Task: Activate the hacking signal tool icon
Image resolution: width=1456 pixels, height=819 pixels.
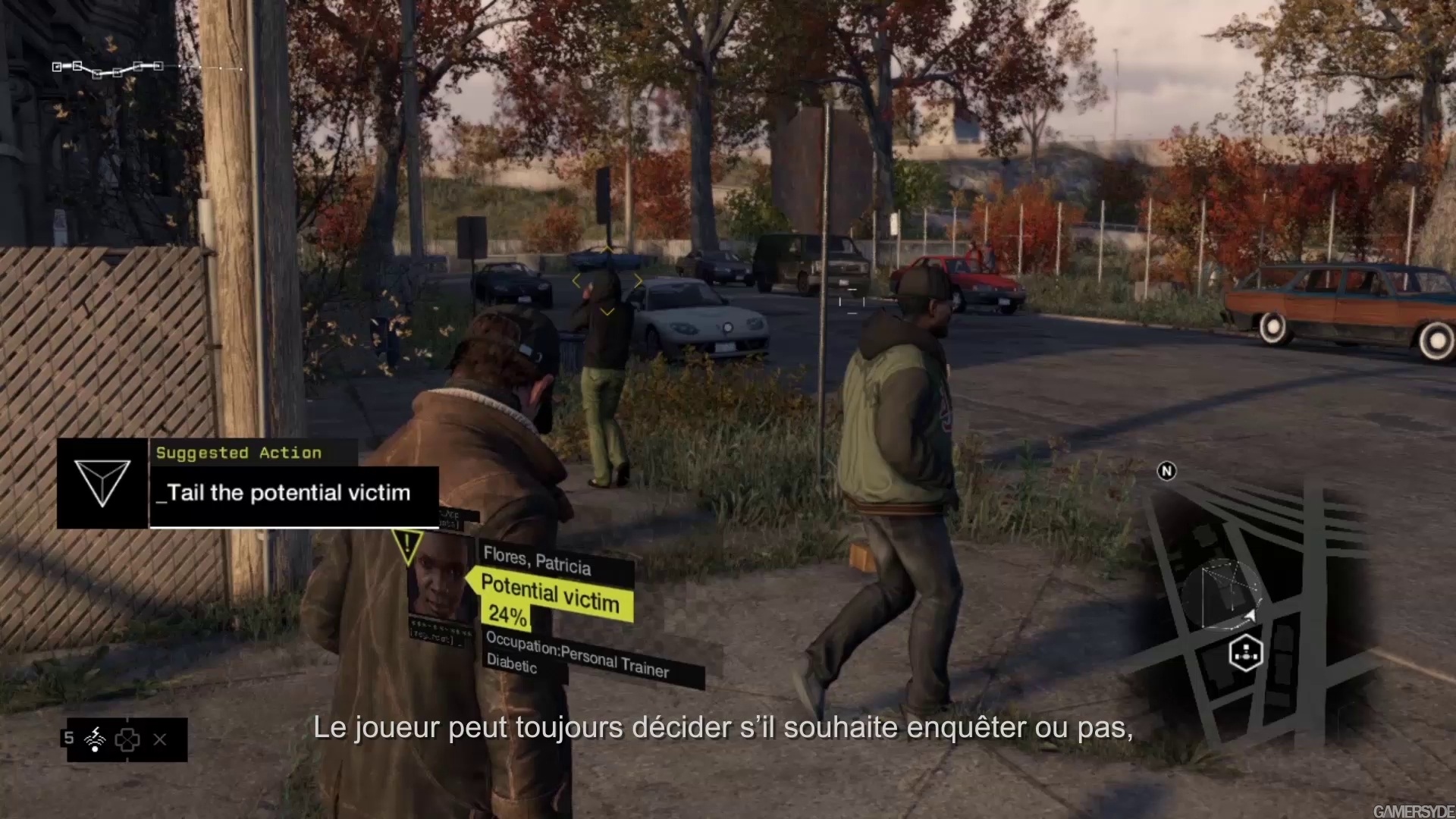Action: click(95, 739)
